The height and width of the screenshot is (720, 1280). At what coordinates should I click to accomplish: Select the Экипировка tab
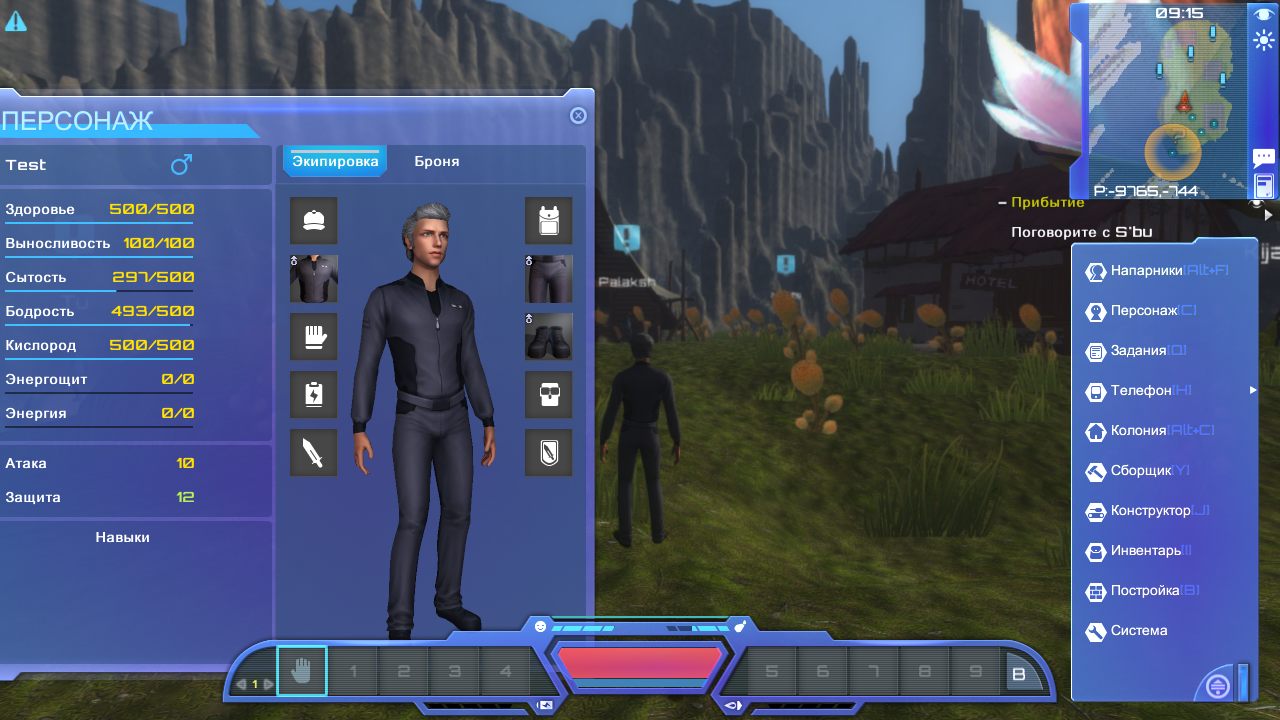click(335, 161)
